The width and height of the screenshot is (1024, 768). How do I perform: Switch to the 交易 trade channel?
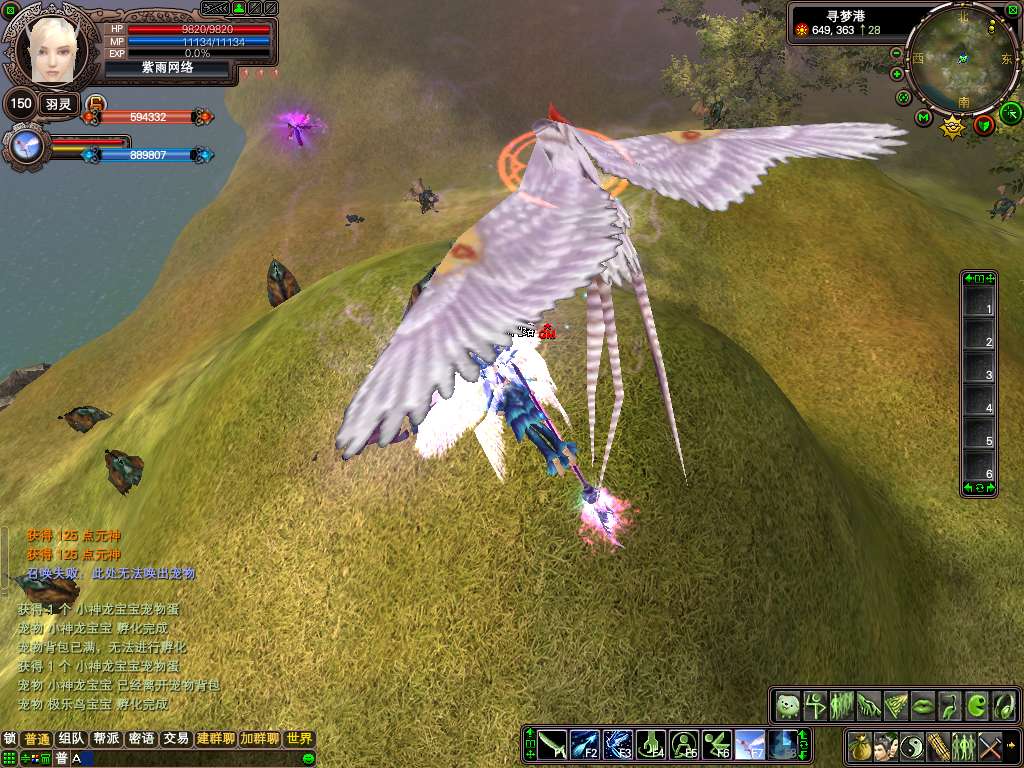pos(176,739)
